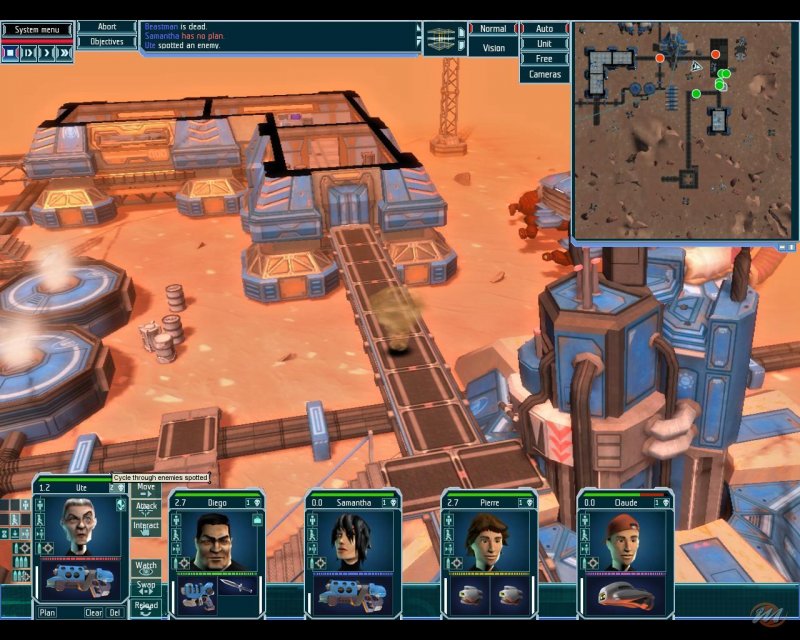800x640 pixels.
Task: Show the mission Objectives
Action: click(107, 42)
